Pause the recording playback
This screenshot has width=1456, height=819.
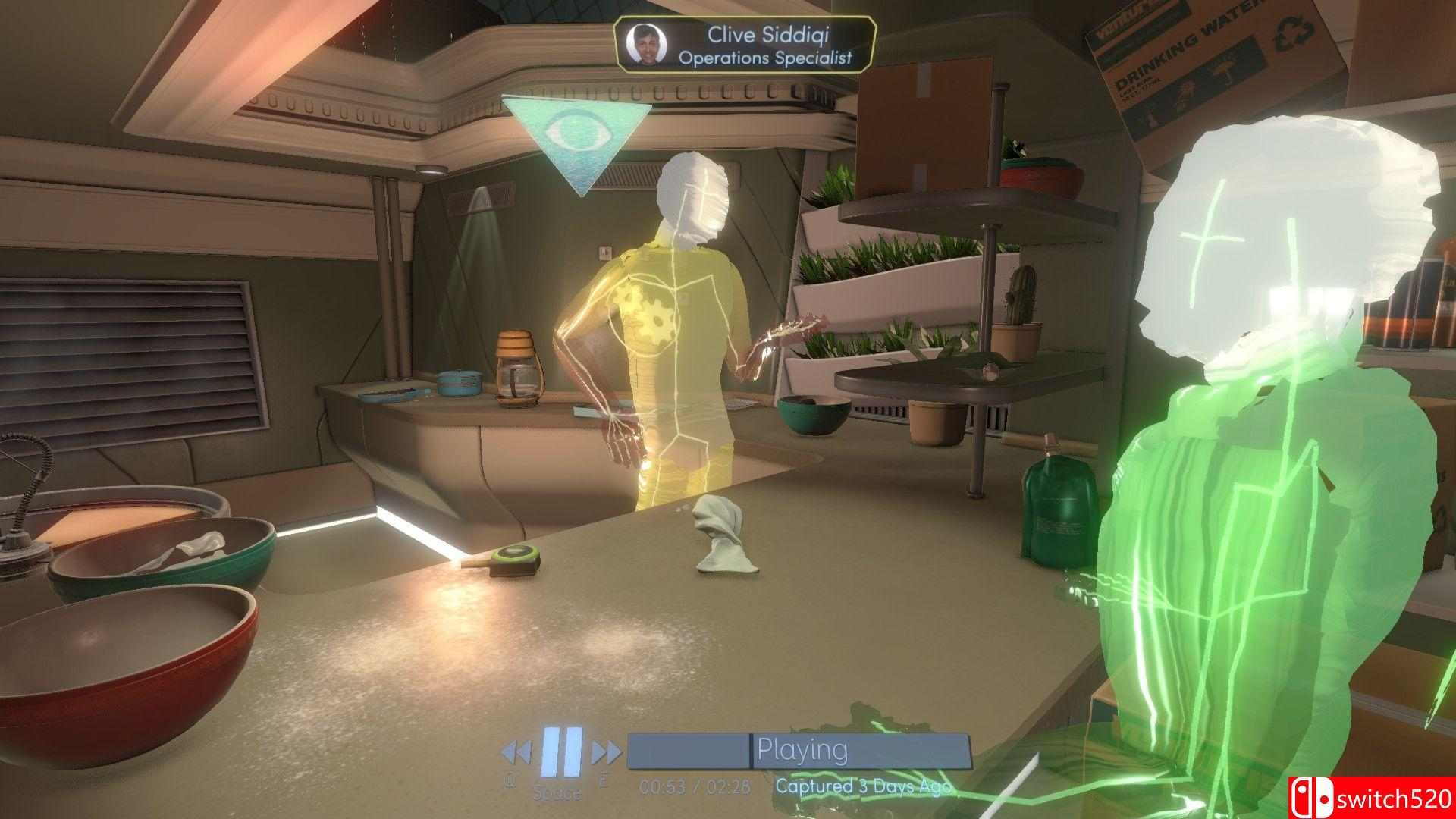[x=561, y=752]
